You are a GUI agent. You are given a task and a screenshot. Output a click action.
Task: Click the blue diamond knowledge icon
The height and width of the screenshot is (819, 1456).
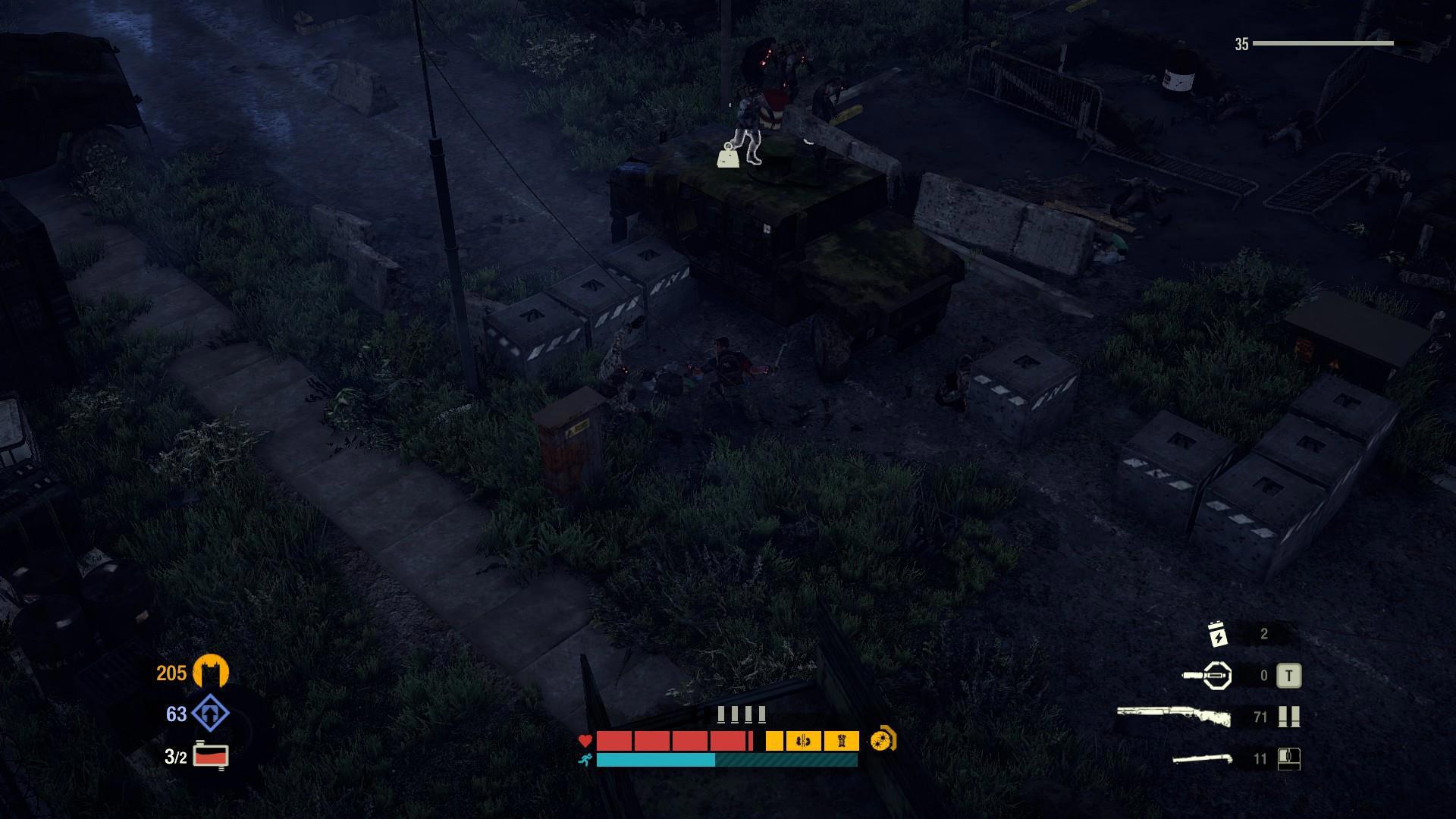pos(210,714)
